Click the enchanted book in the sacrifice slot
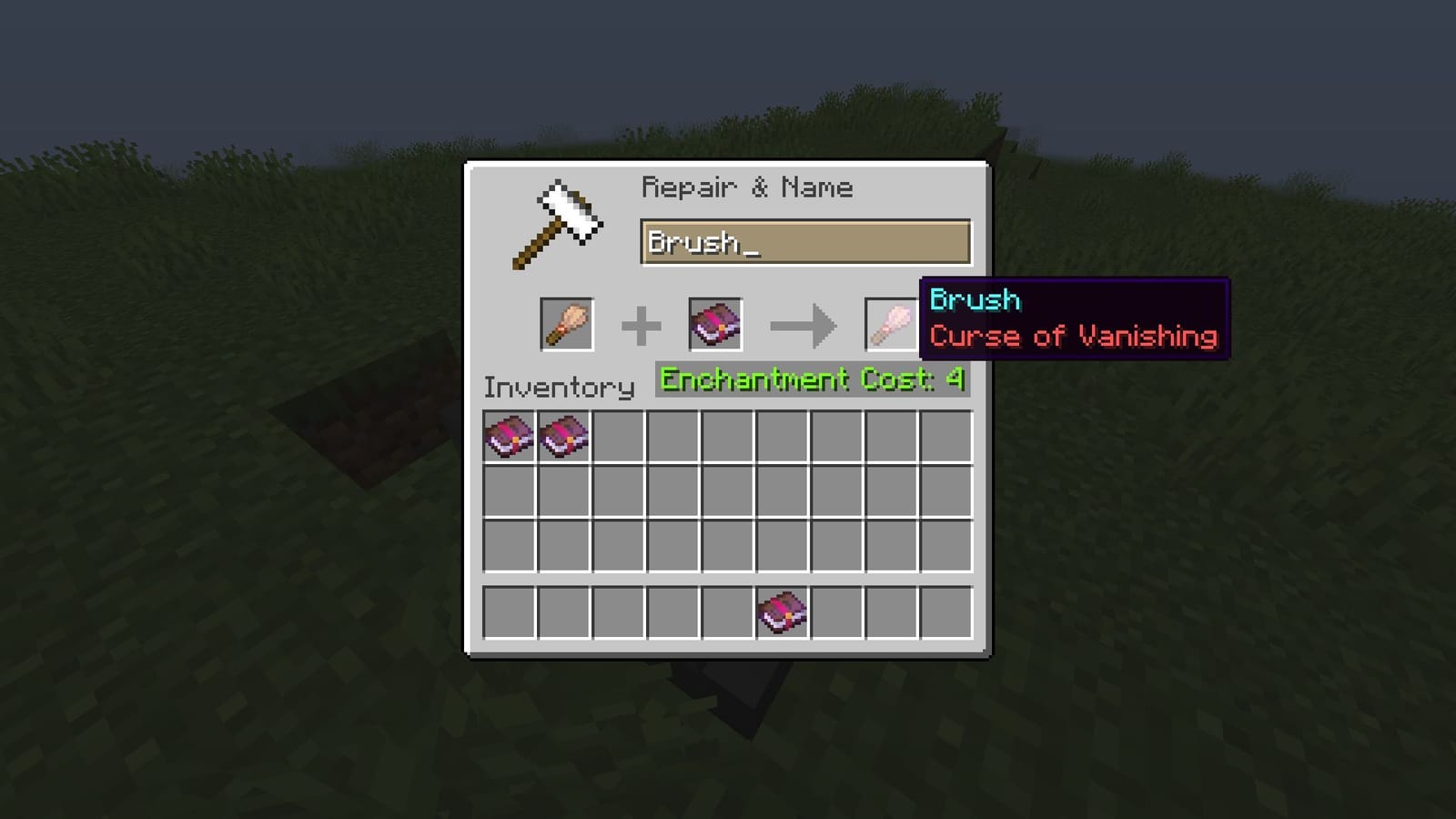Image resolution: width=1456 pixels, height=819 pixels. (716, 326)
